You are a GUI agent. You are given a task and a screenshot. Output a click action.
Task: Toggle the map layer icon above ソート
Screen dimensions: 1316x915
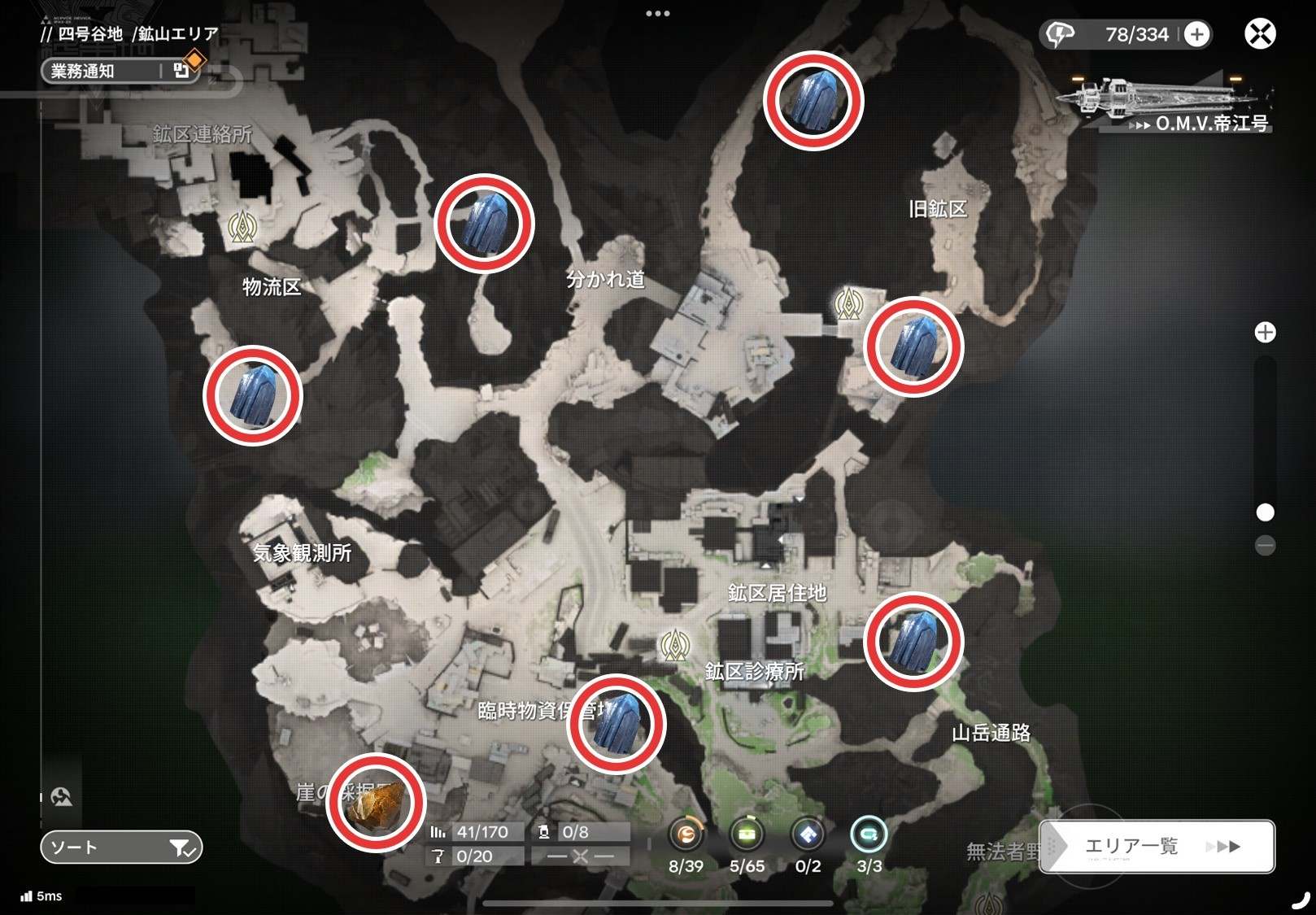coord(62,797)
